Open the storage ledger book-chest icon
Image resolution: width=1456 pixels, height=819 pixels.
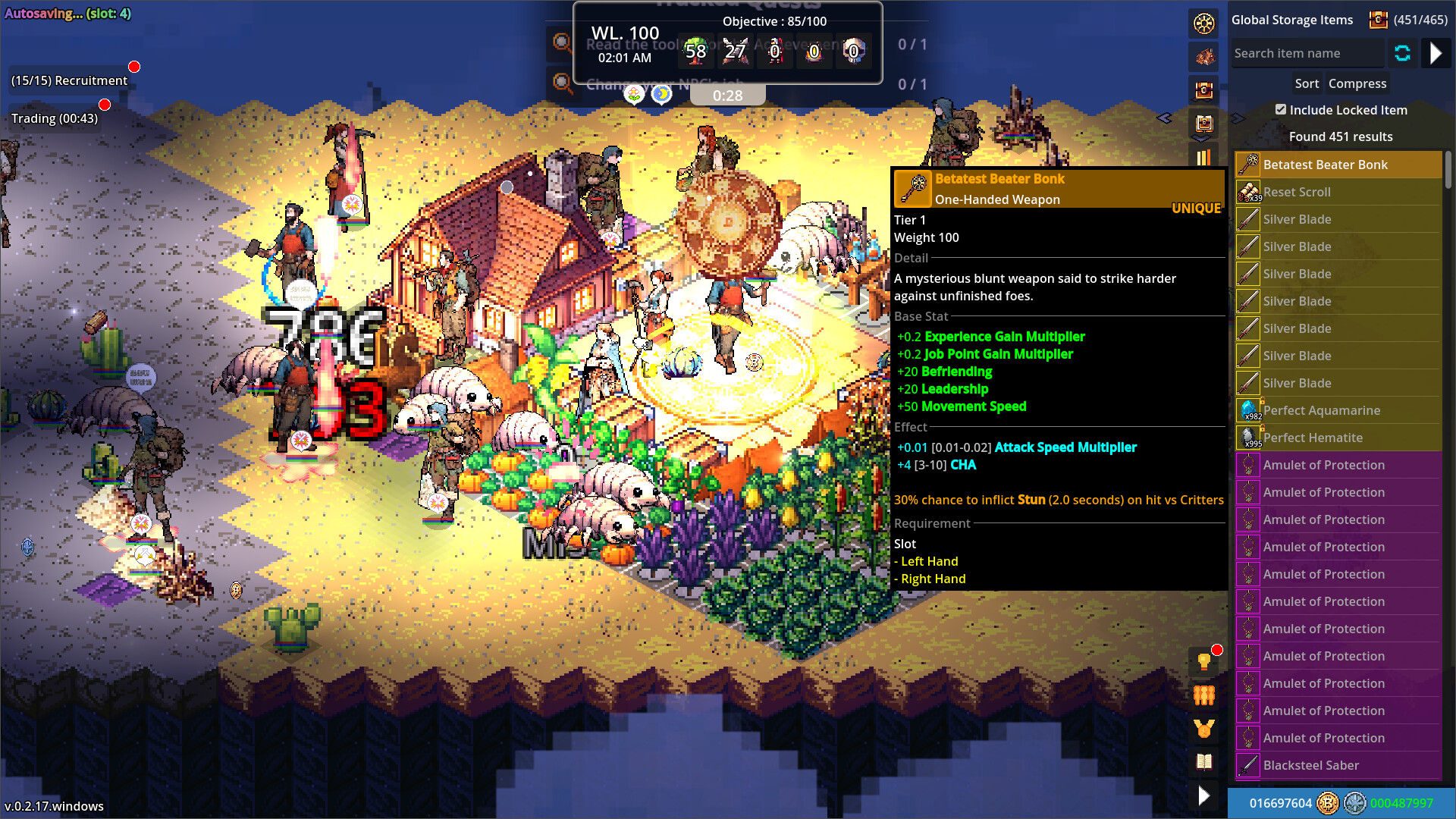[x=1204, y=124]
